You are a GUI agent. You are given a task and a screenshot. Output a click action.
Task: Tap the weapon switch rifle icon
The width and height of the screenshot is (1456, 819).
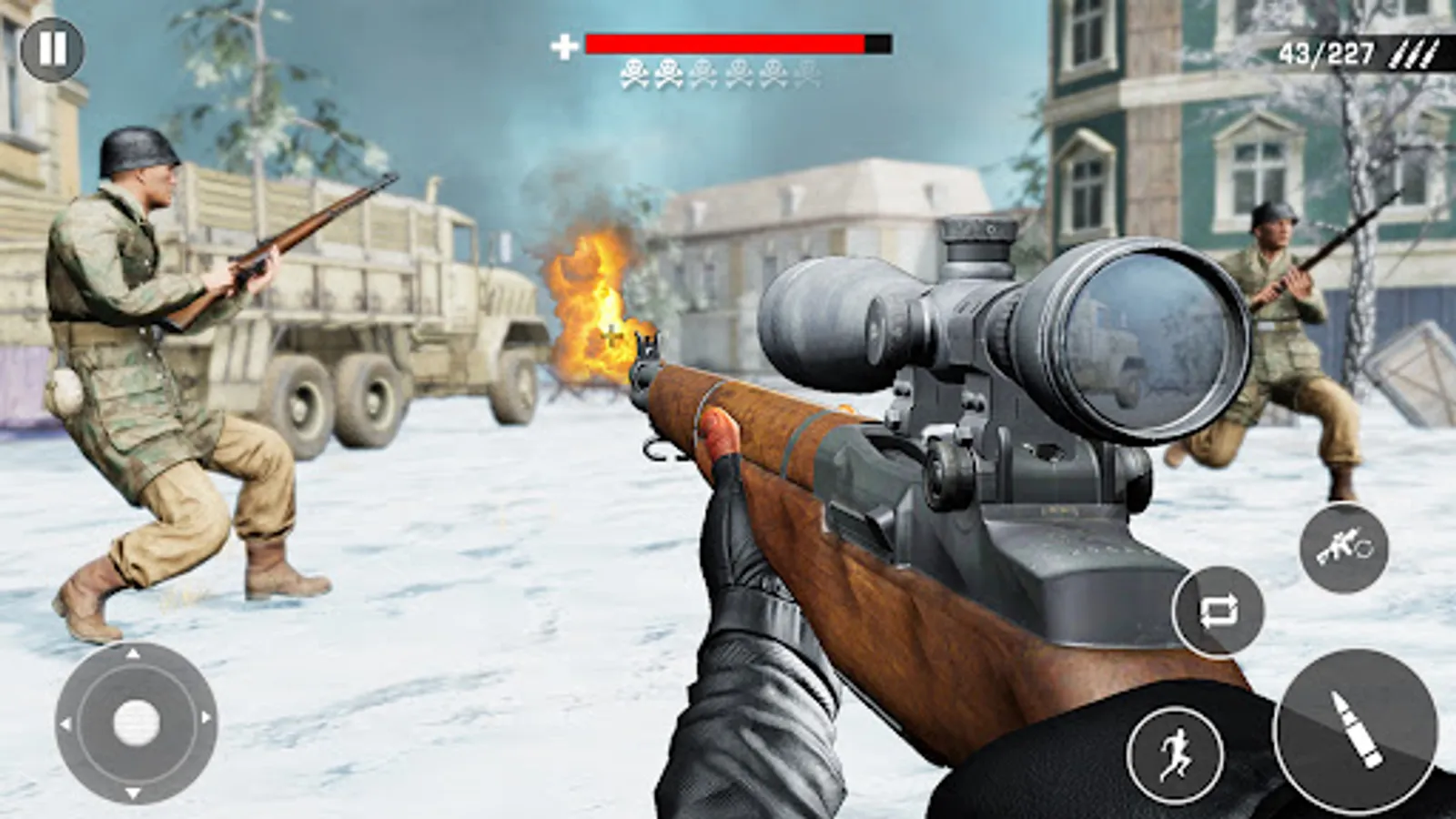click(x=1346, y=549)
